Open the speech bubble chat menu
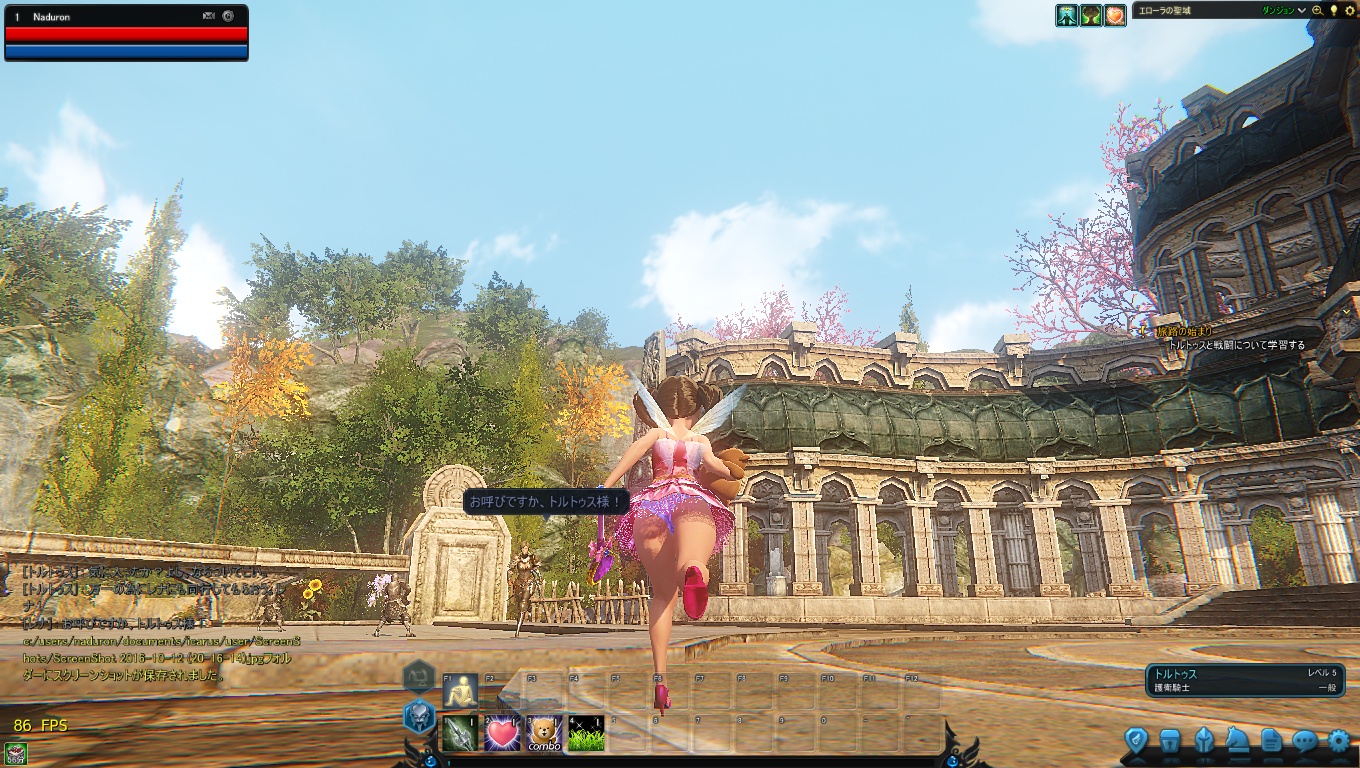Image resolution: width=1360 pixels, height=768 pixels. tap(1305, 741)
